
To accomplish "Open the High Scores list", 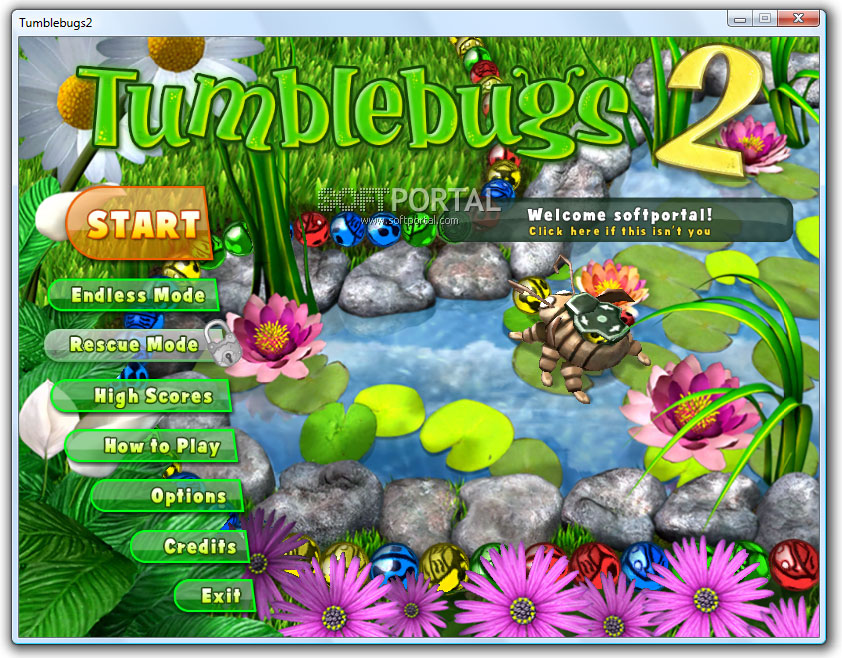I will coord(152,396).
